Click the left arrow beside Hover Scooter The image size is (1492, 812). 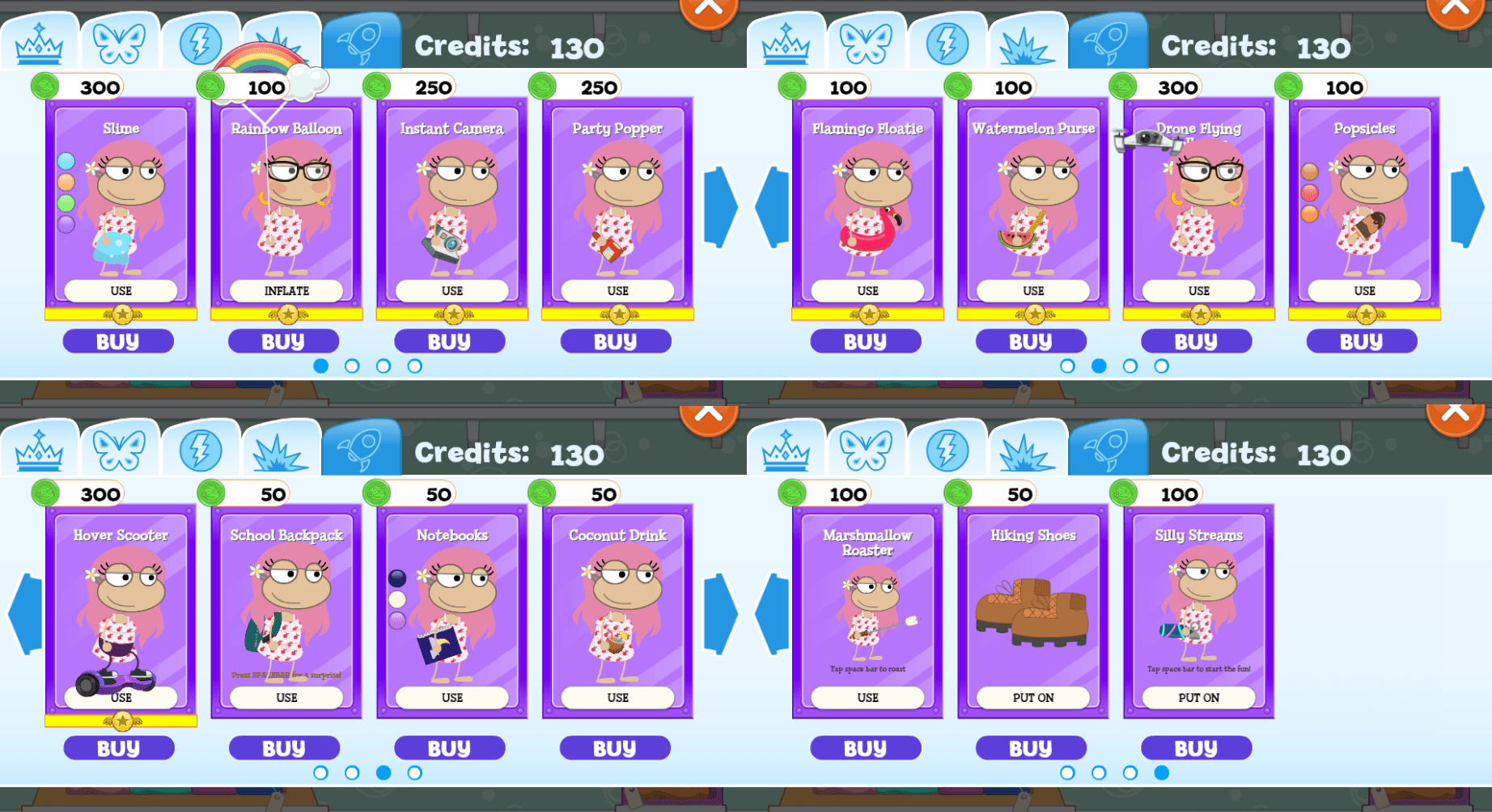[24, 611]
